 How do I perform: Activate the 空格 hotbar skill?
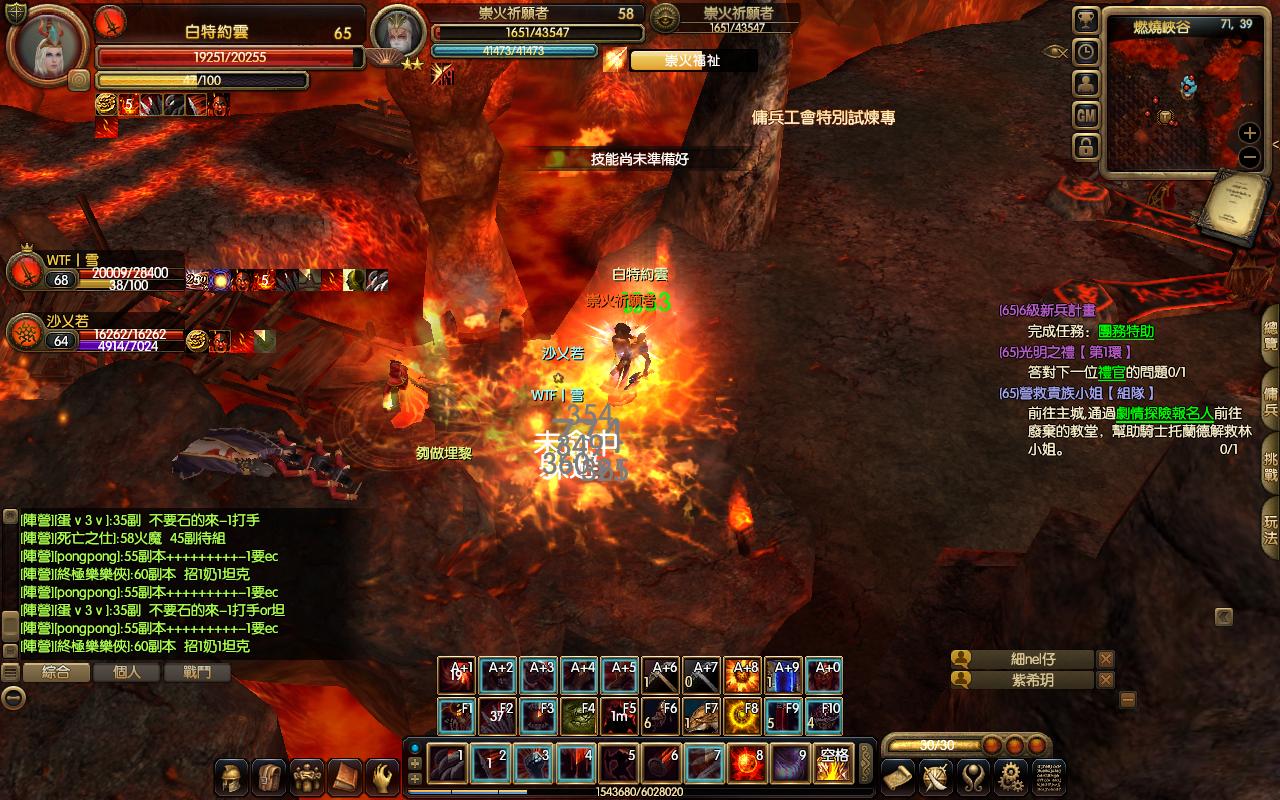point(832,764)
